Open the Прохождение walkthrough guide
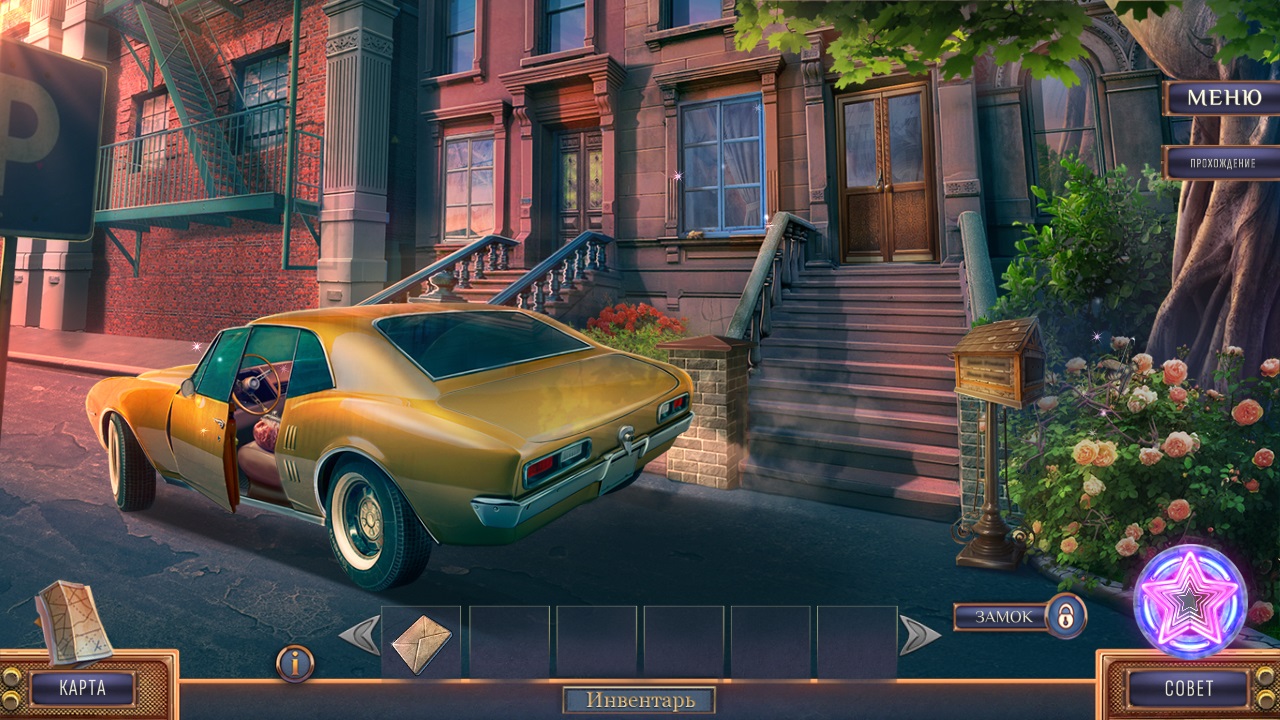This screenshot has width=1280, height=720. [1223, 162]
